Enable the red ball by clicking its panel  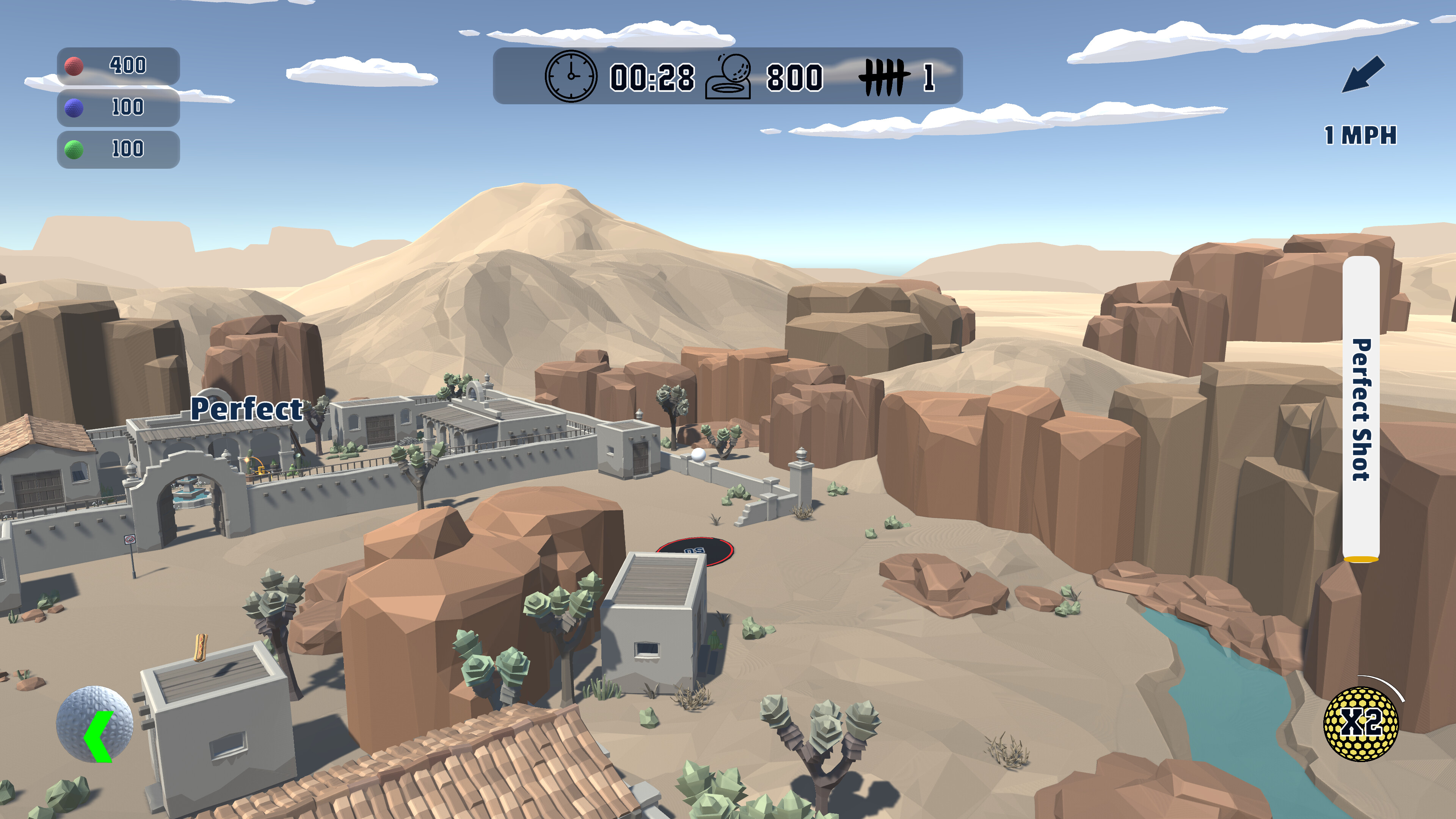[x=119, y=66]
